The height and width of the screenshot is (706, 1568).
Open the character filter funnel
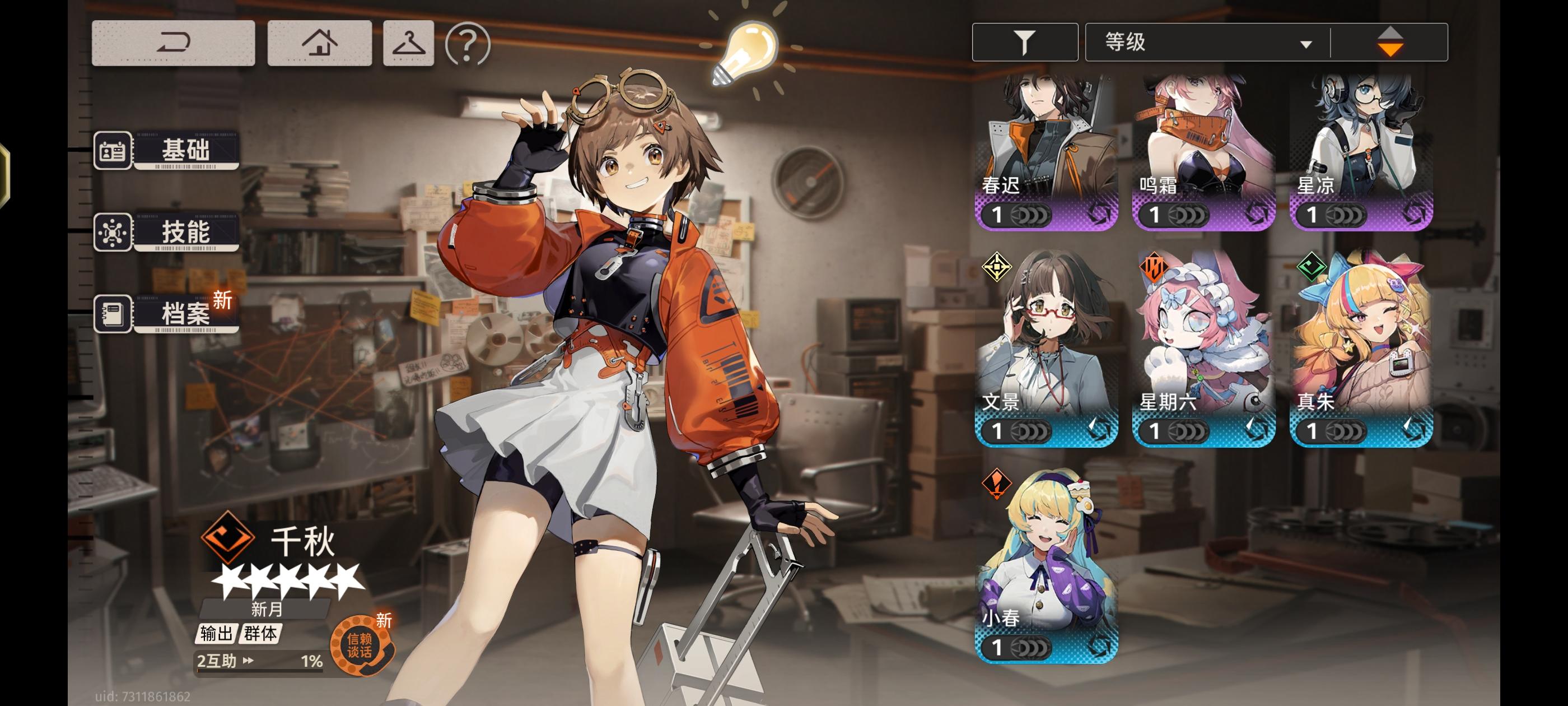pyautogui.click(x=1024, y=42)
